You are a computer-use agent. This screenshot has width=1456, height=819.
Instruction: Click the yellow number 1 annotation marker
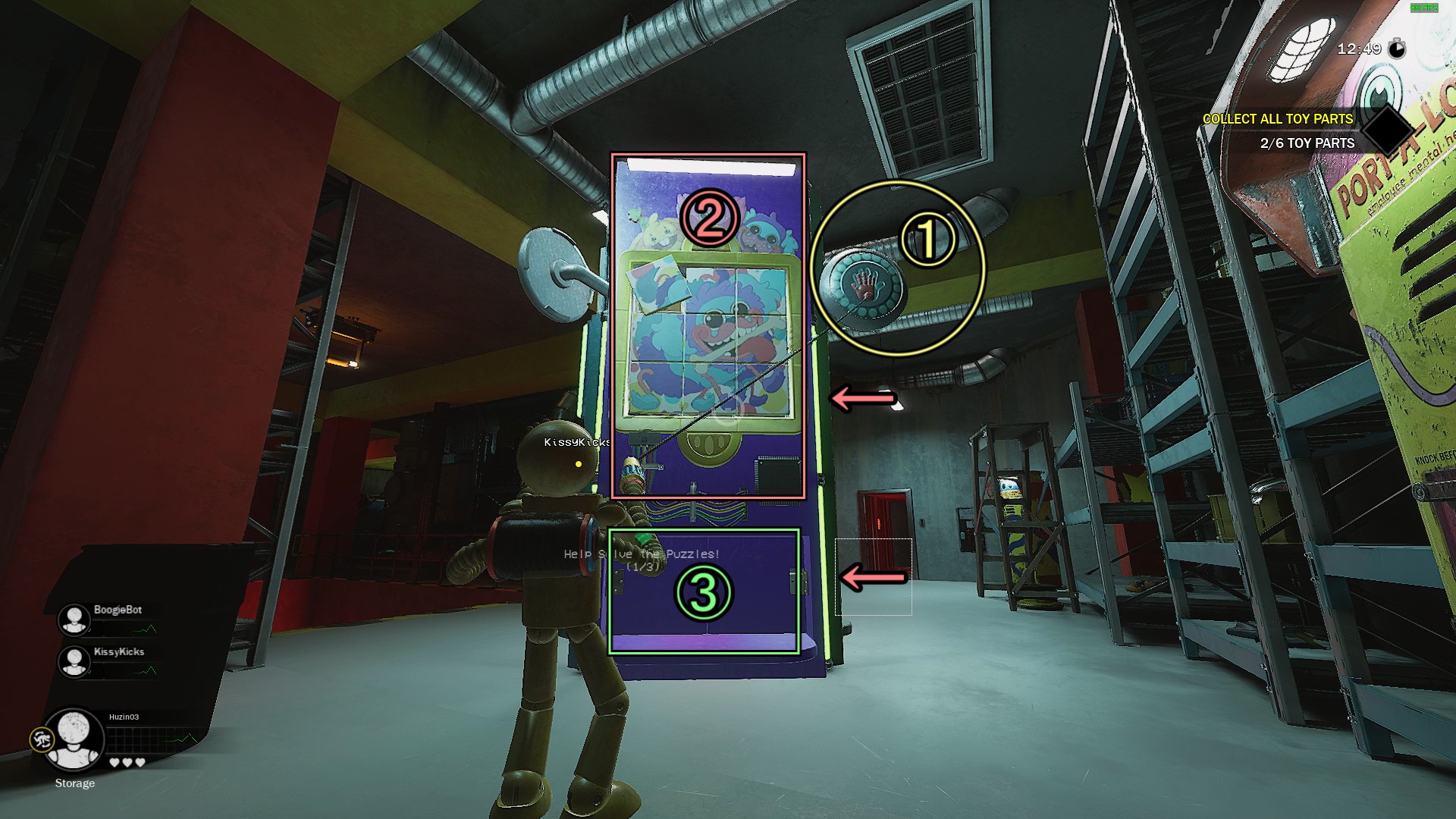(928, 240)
